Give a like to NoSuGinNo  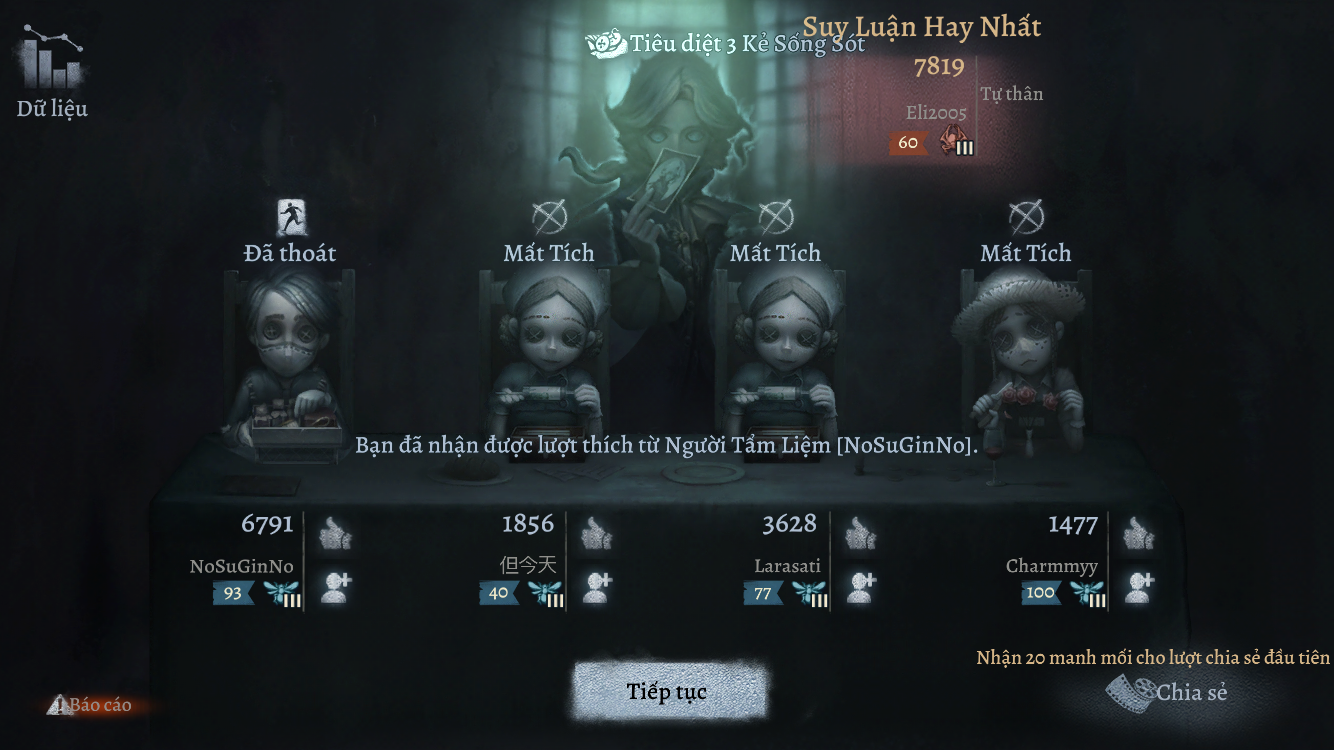pyautogui.click(x=335, y=534)
